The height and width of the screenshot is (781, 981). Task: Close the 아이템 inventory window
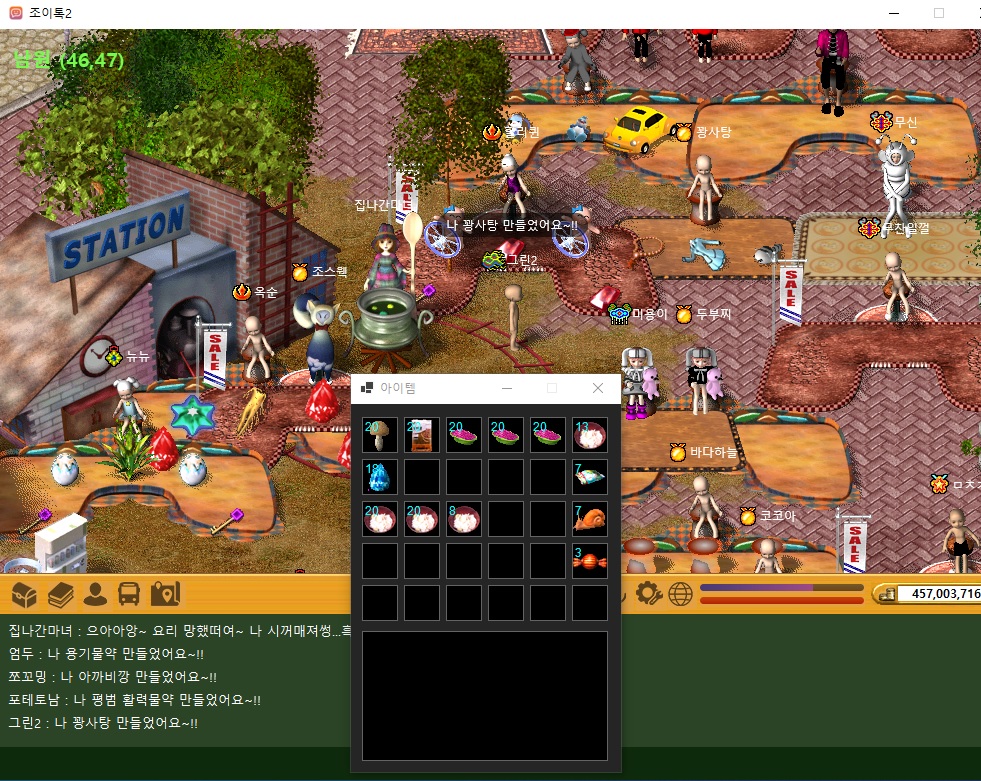598,388
